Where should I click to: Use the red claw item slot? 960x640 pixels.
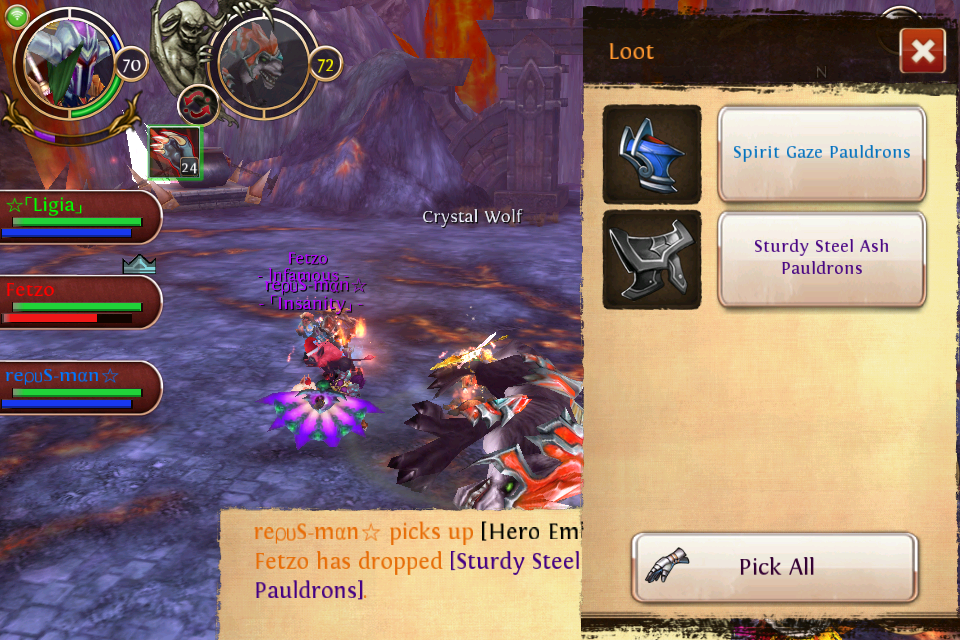(x=175, y=153)
